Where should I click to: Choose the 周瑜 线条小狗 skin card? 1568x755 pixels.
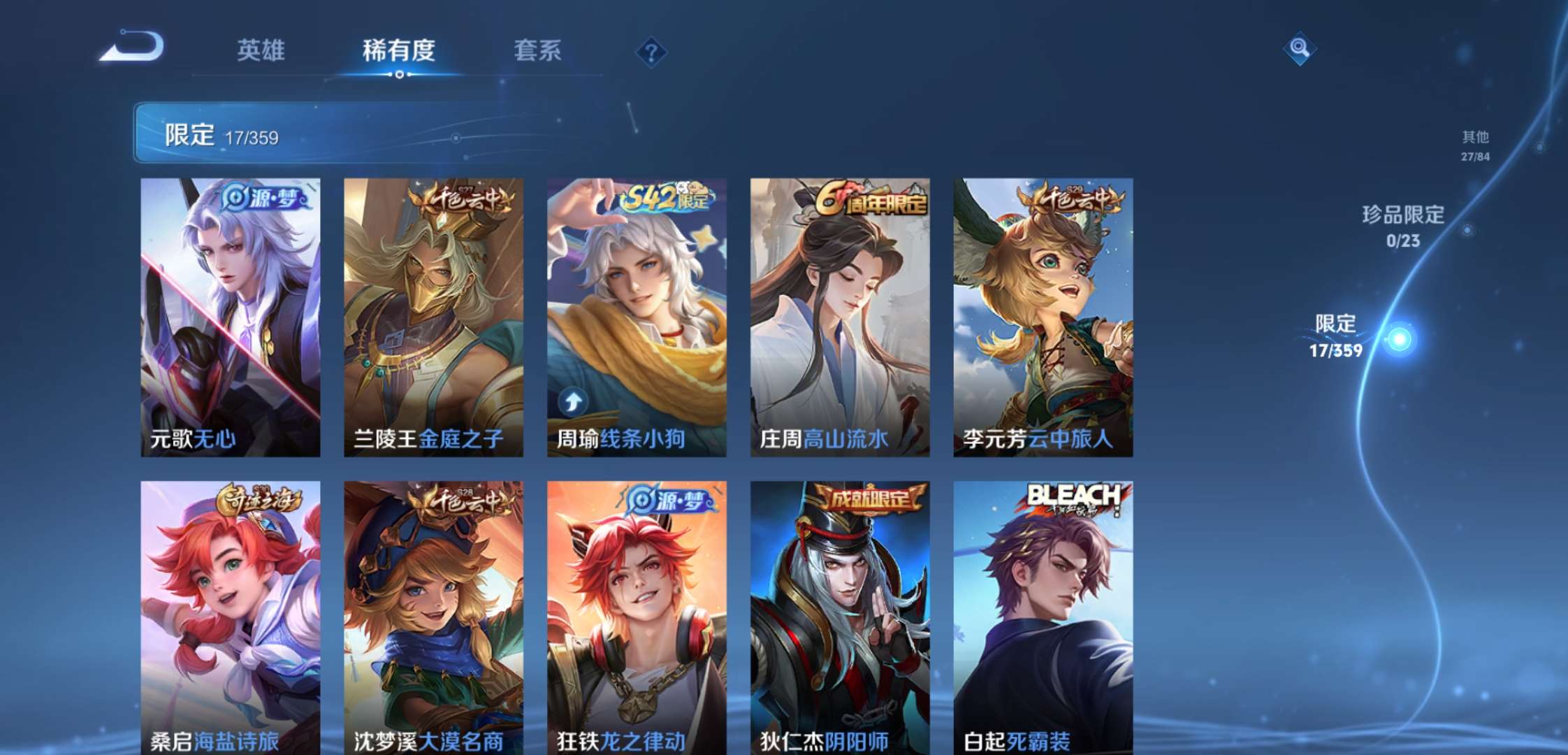tap(637, 317)
